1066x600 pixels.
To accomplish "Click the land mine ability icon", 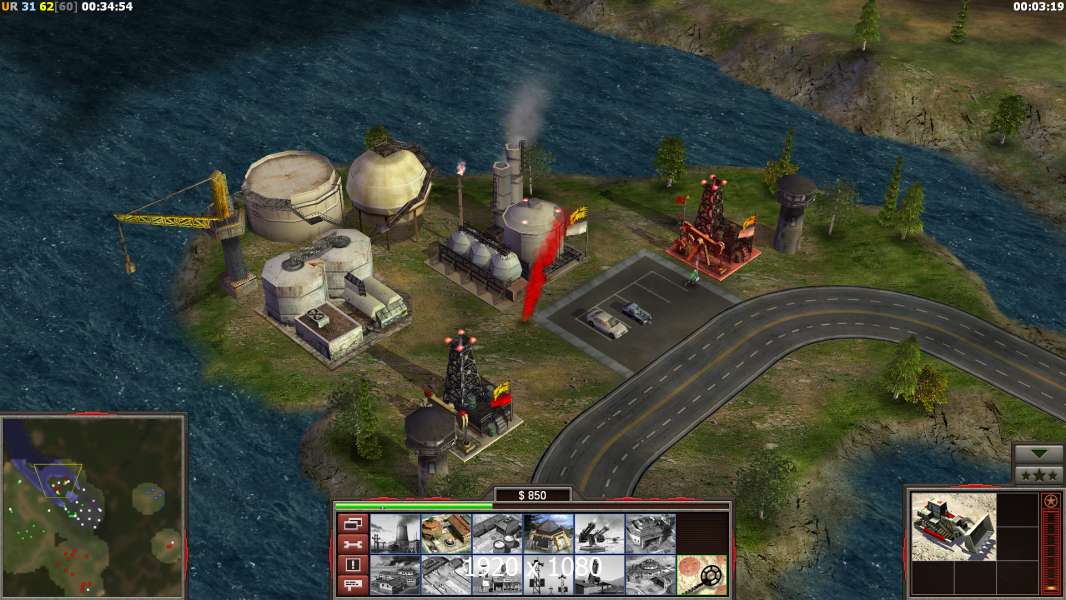I will 701,574.
